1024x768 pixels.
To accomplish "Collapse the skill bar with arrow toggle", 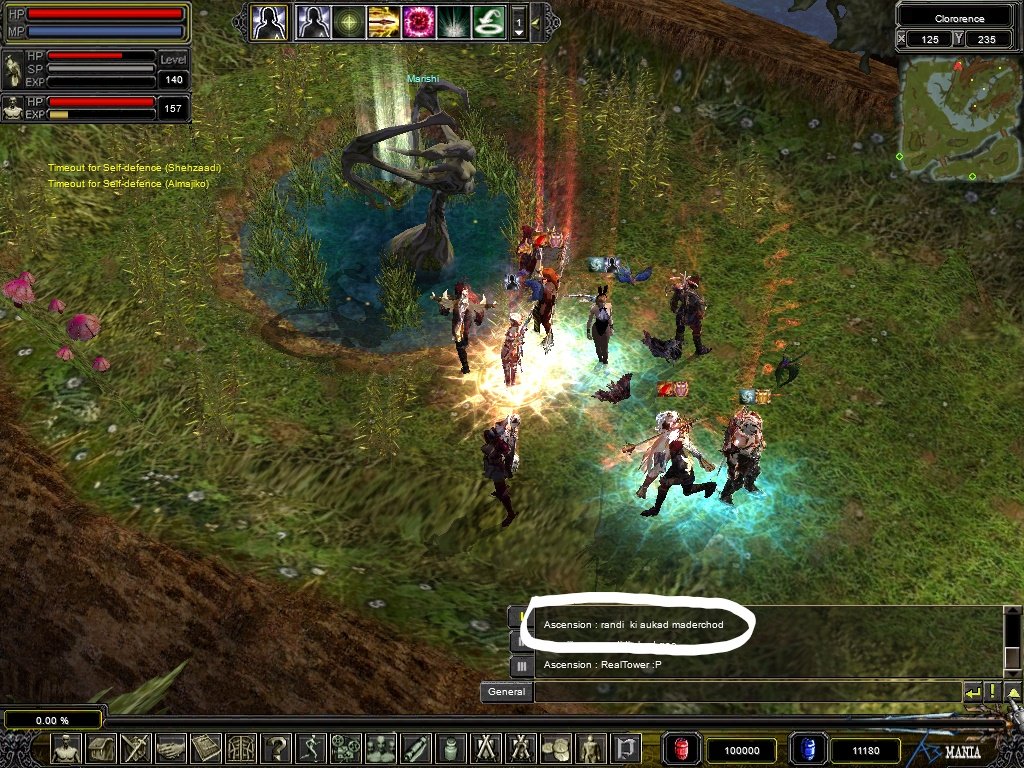I will pos(535,21).
